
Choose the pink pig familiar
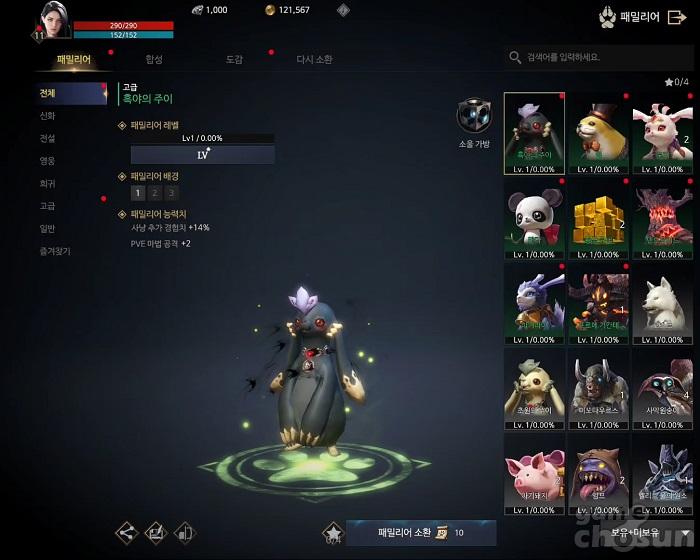[x=533, y=475]
